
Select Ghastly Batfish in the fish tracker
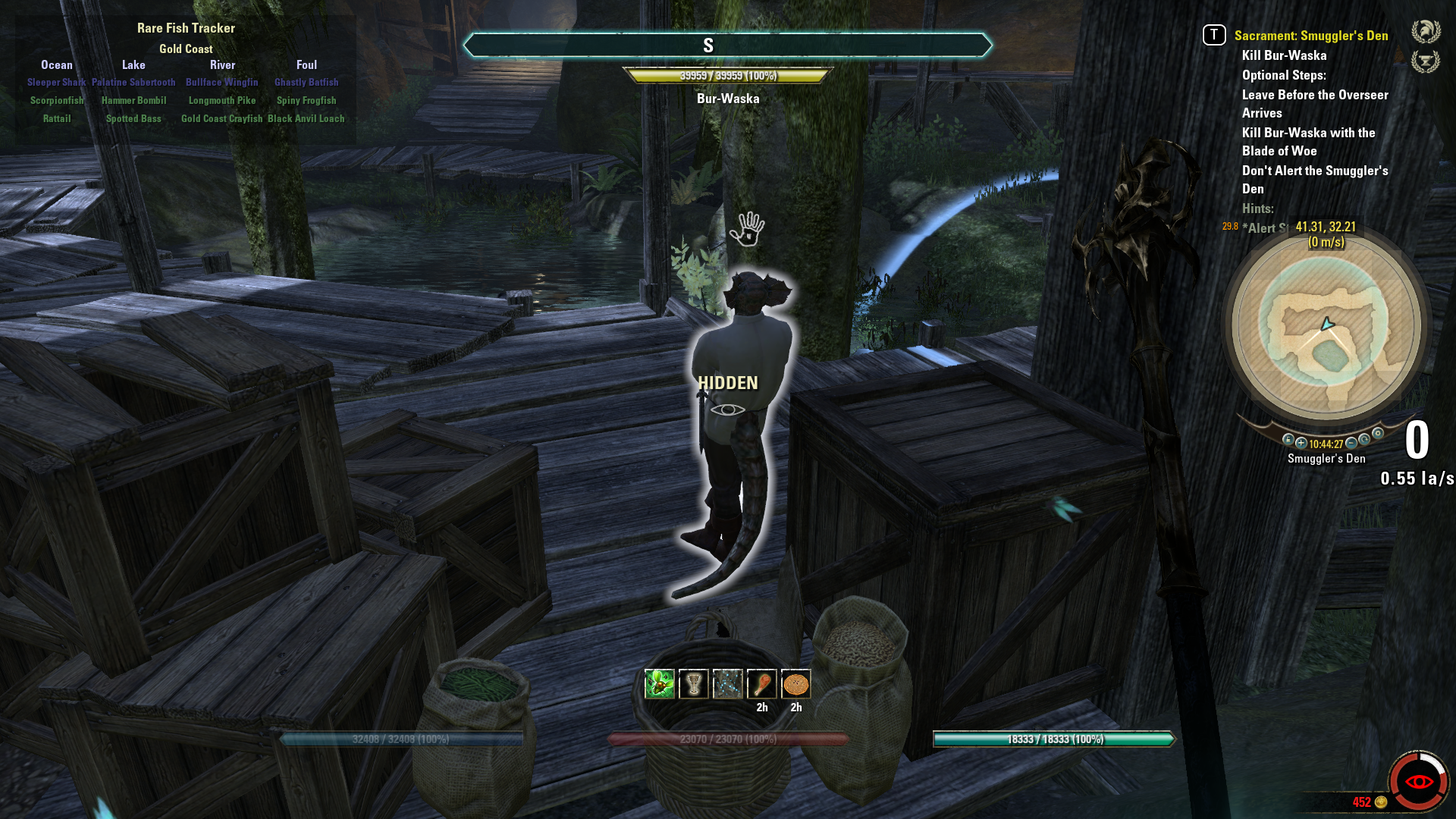(306, 82)
